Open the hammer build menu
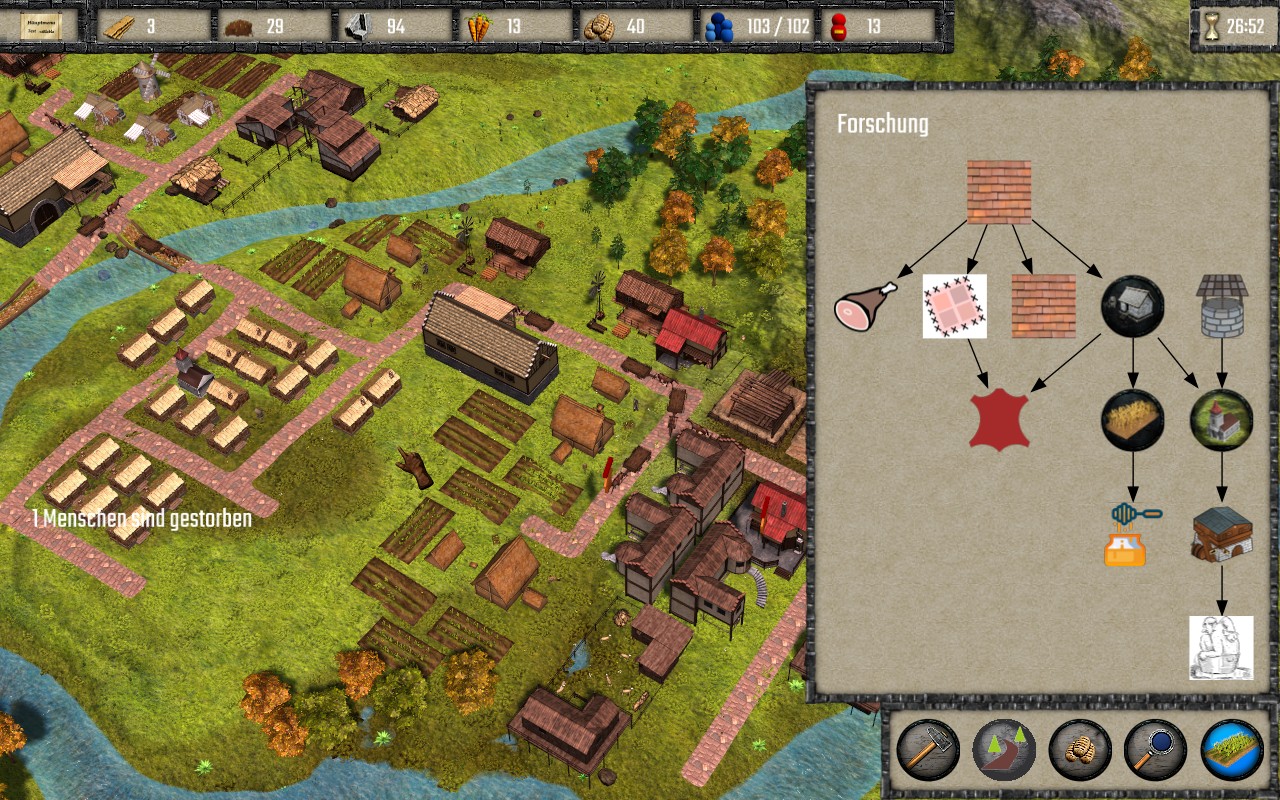 (928, 750)
